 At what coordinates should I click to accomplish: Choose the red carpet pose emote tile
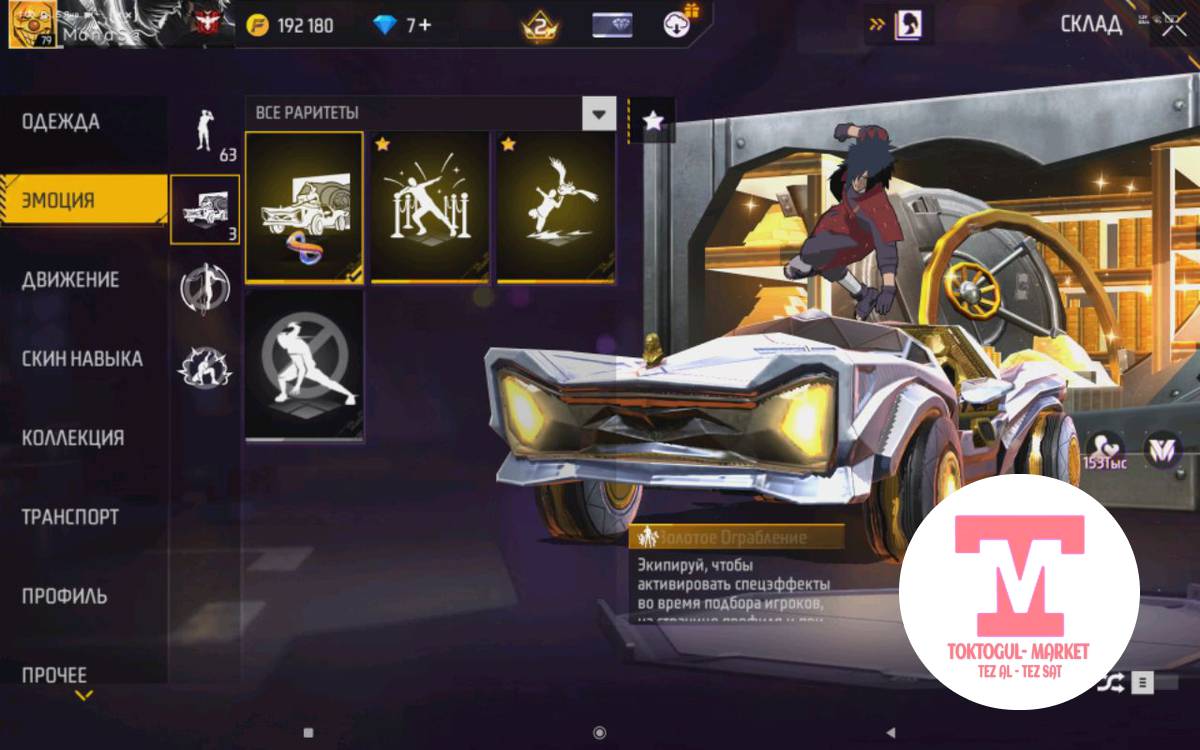point(430,208)
